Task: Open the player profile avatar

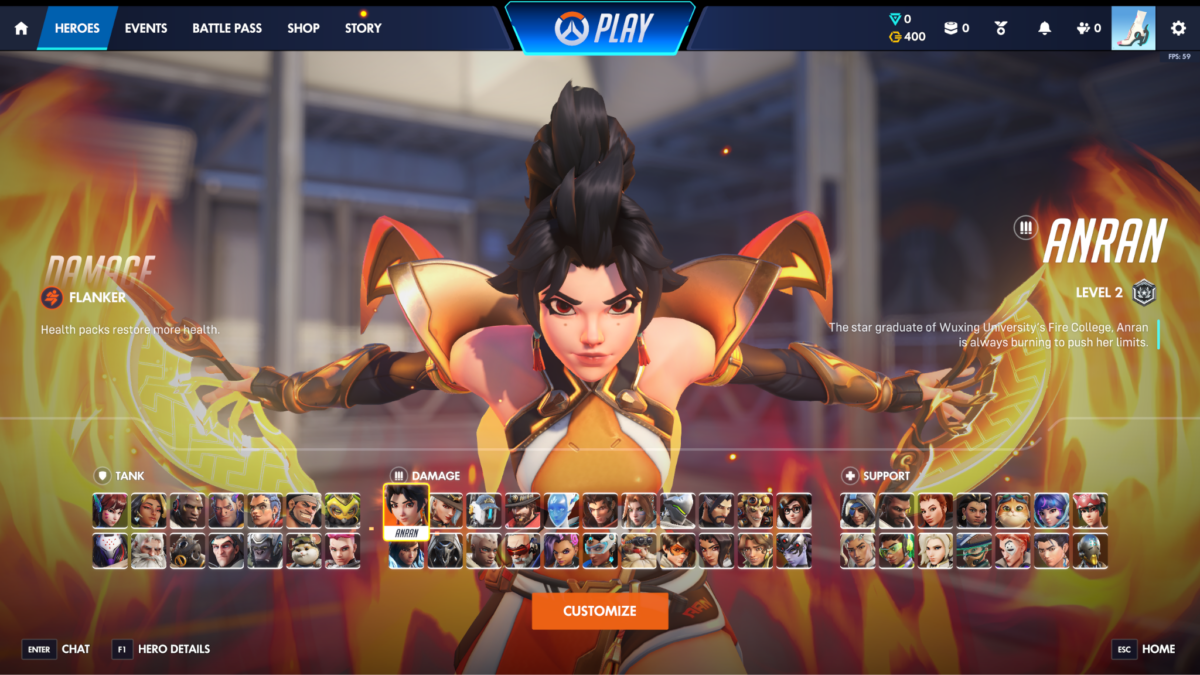Action: pyautogui.click(x=1132, y=28)
